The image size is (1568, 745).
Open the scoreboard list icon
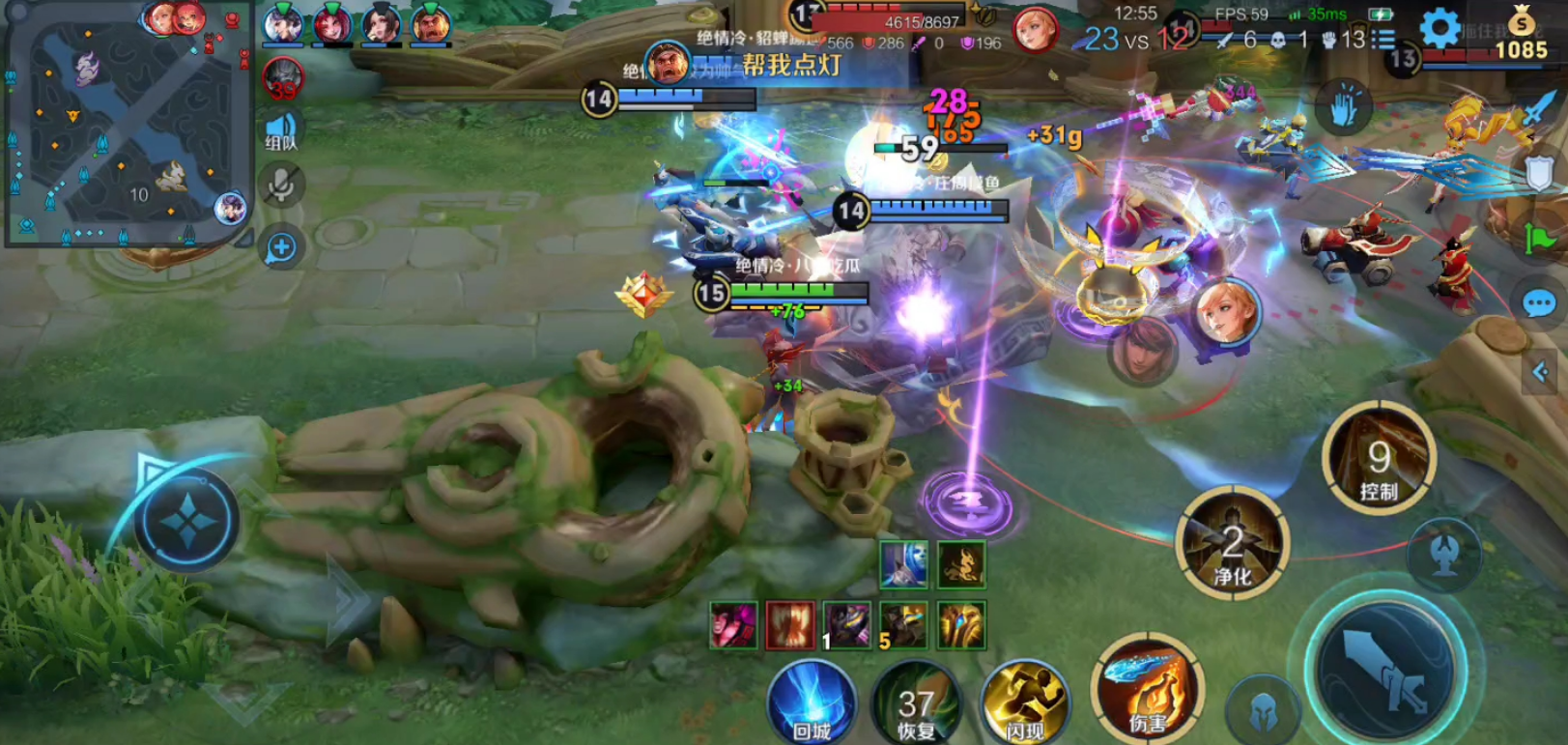(1383, 40)
